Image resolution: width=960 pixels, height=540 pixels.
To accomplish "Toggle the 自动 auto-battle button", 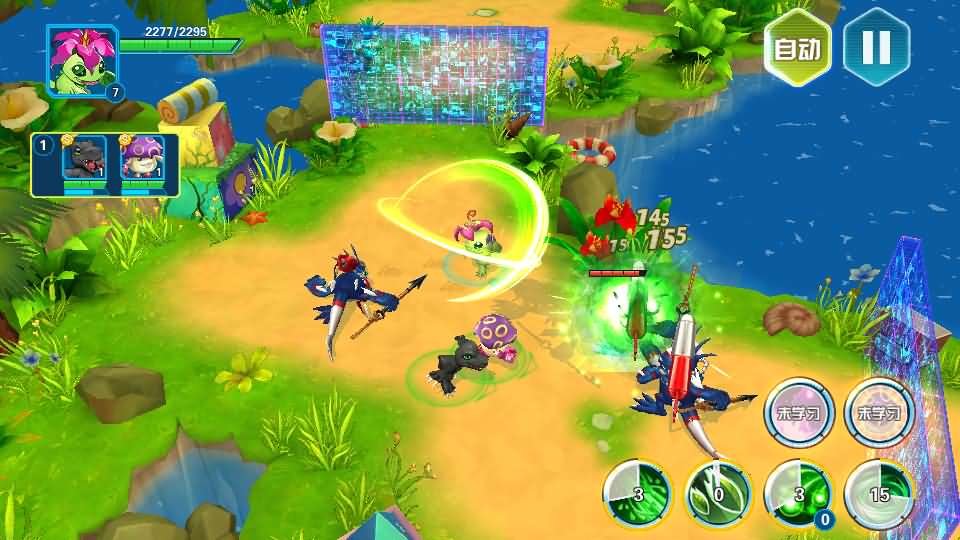I will 797,48.
